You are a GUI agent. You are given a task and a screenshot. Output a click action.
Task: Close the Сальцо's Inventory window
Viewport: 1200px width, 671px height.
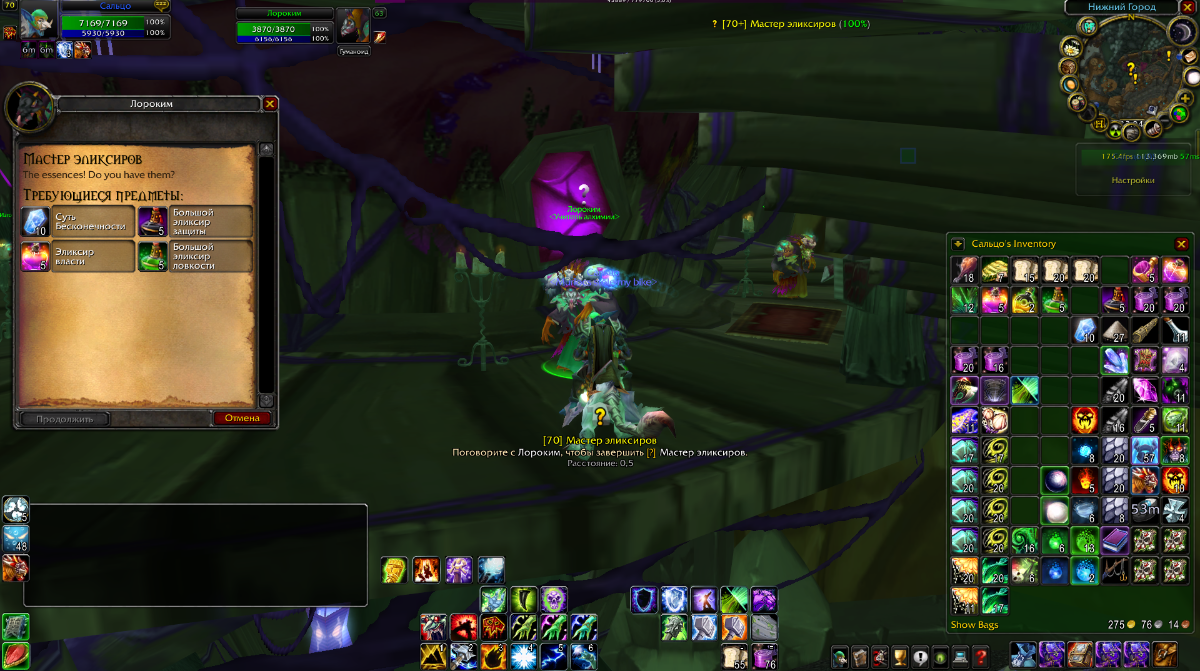click(x=1181, y=244)
